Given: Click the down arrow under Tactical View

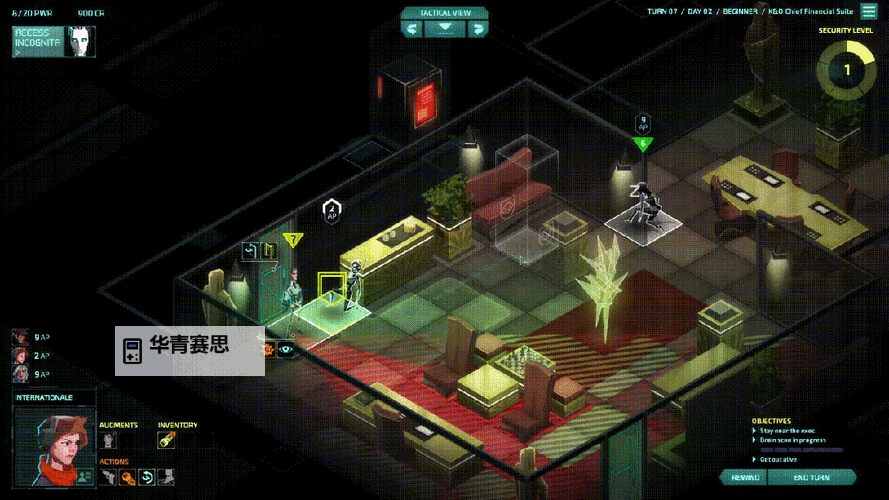Looking at the screenshot, I should coord(444,29).
